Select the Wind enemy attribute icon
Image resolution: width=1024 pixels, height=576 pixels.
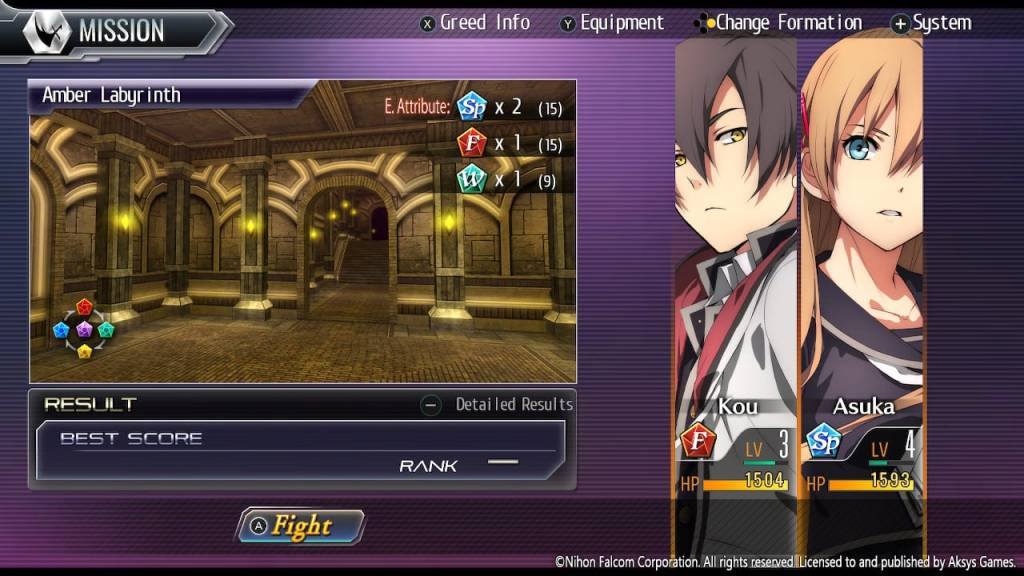point(471,179)
